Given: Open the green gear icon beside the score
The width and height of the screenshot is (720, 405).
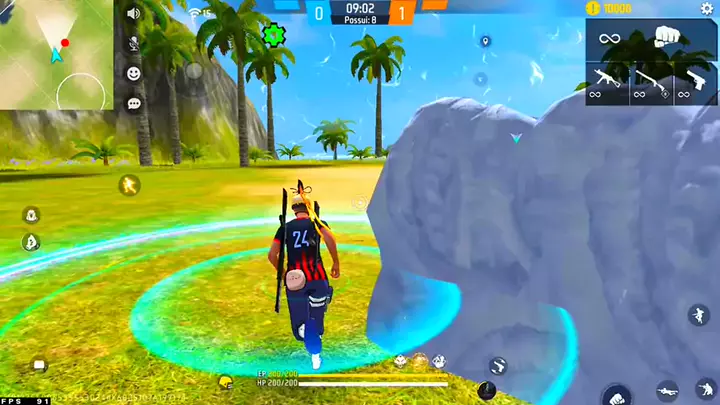Looking at the screenshot, I should [x=272, y=34].
